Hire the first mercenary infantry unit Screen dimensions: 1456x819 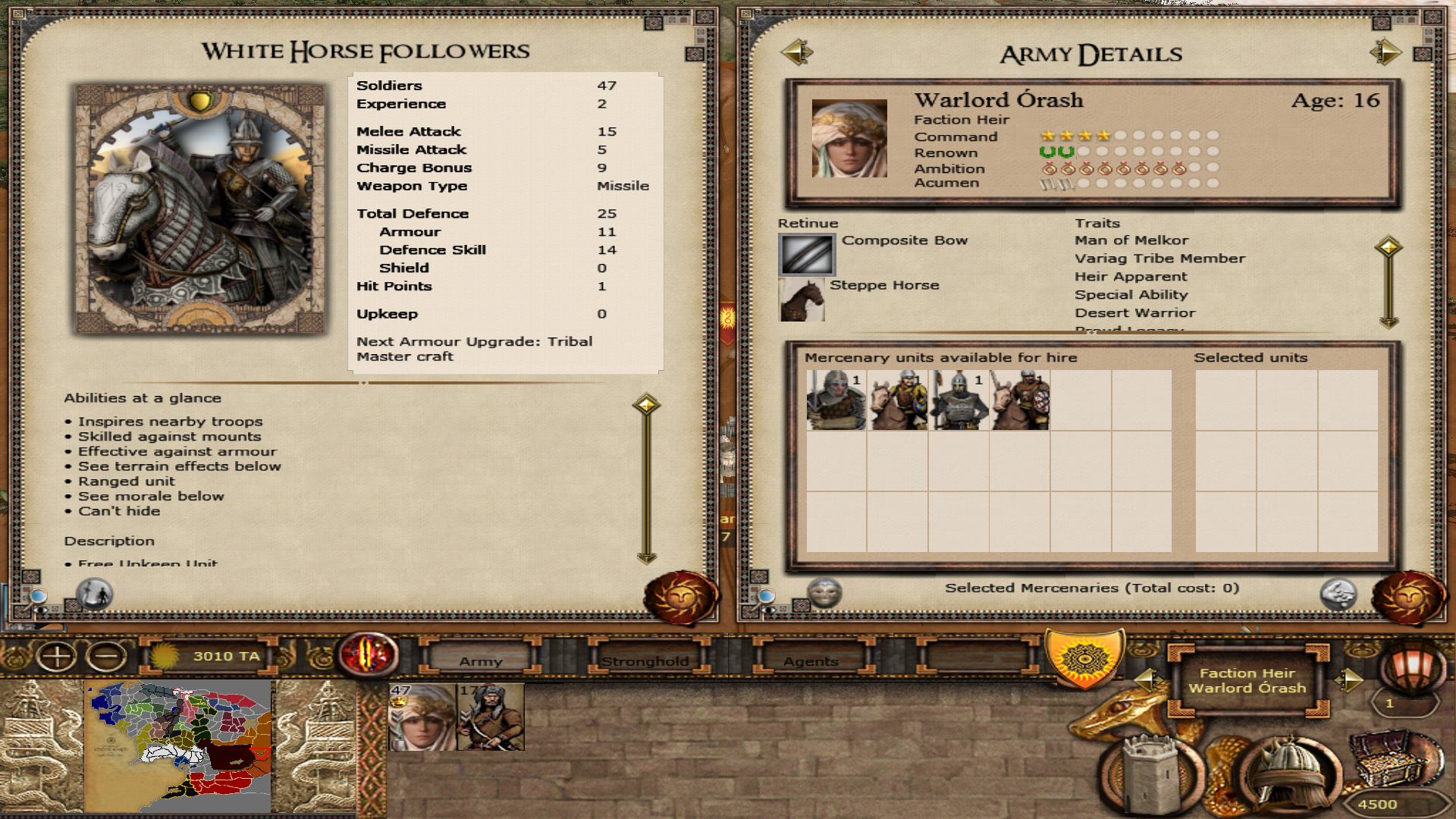pos(836,400)
